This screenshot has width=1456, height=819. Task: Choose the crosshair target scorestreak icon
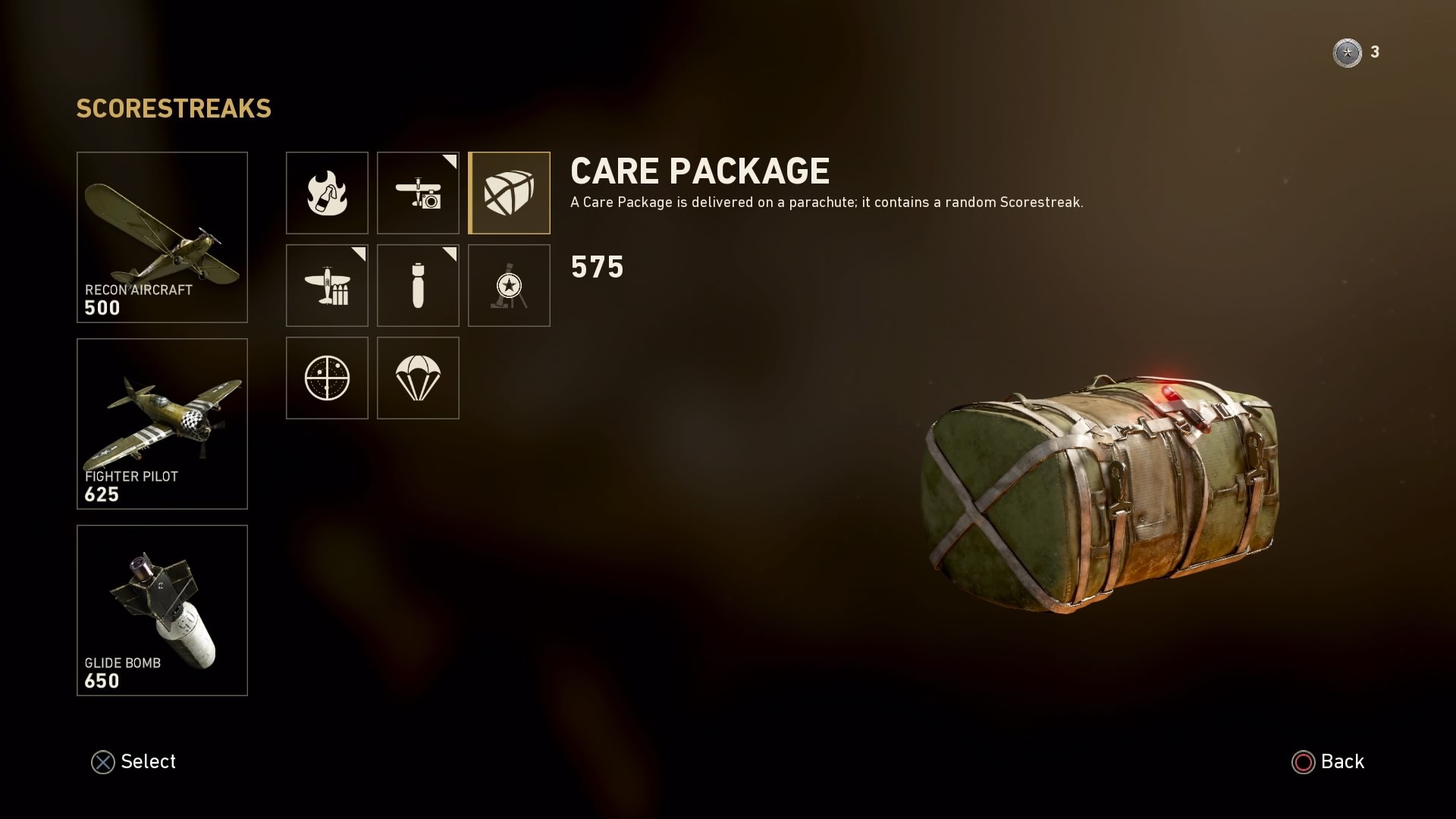(x=327, y=378)
